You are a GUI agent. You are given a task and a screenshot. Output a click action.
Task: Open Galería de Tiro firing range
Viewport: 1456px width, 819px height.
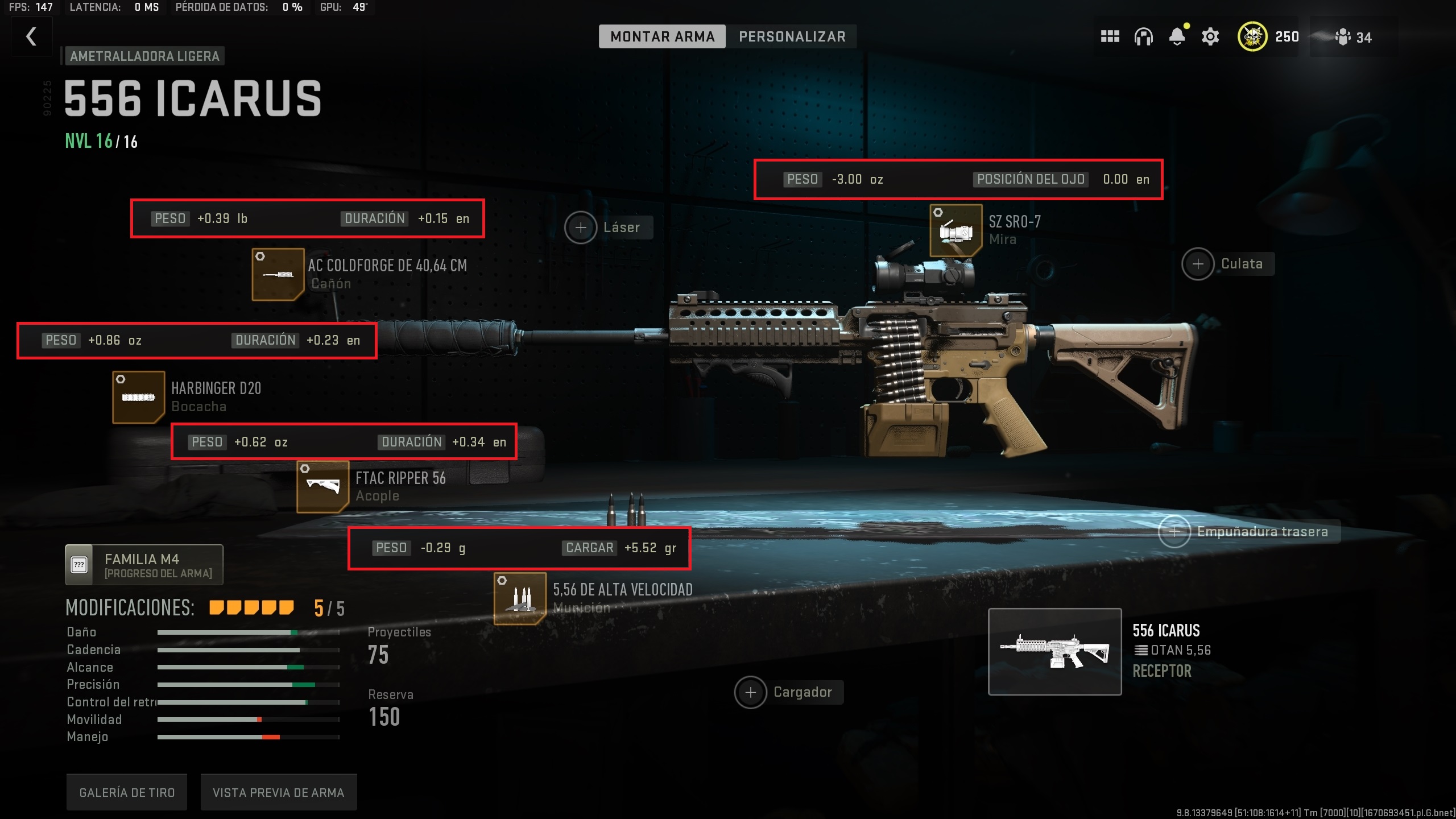[126, 791]
